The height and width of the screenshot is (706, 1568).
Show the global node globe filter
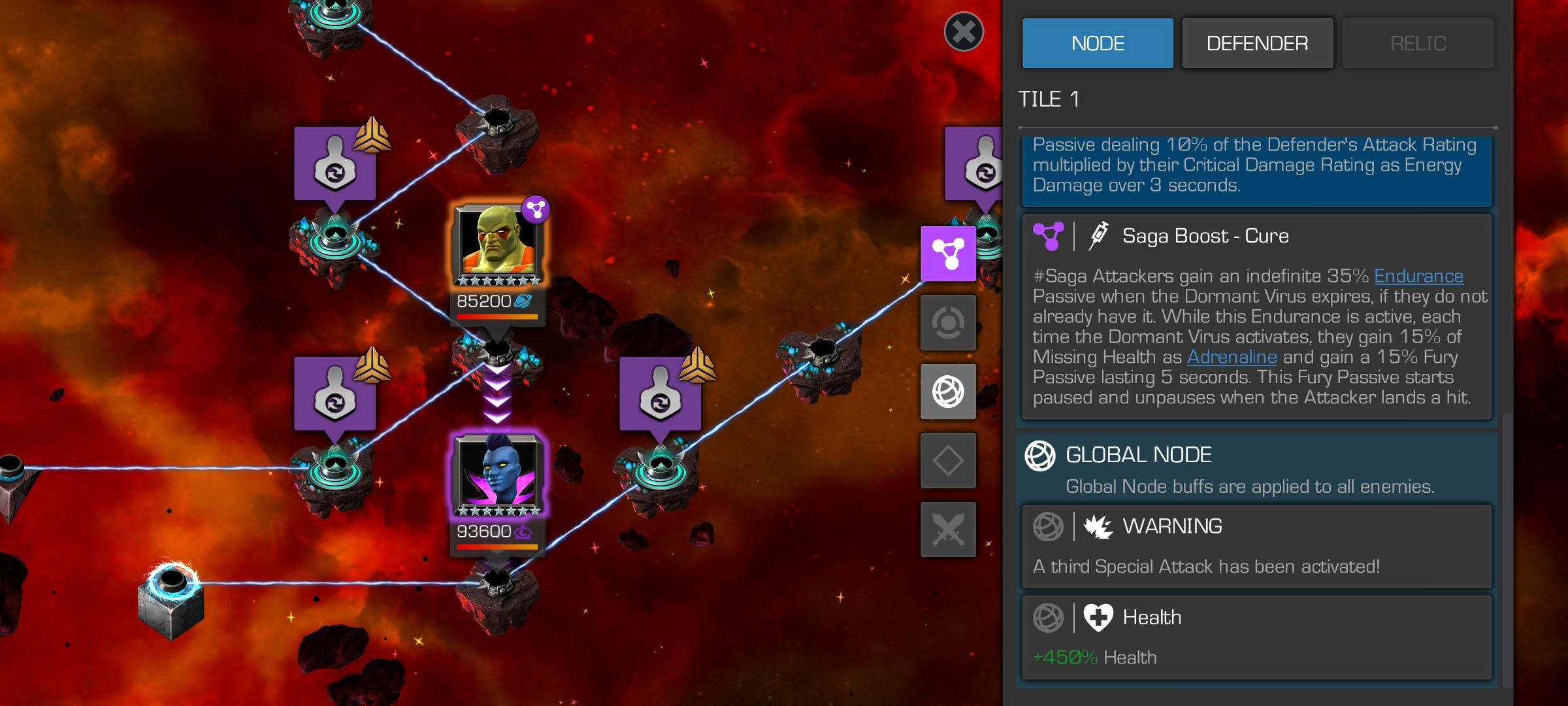pos(948,392)
